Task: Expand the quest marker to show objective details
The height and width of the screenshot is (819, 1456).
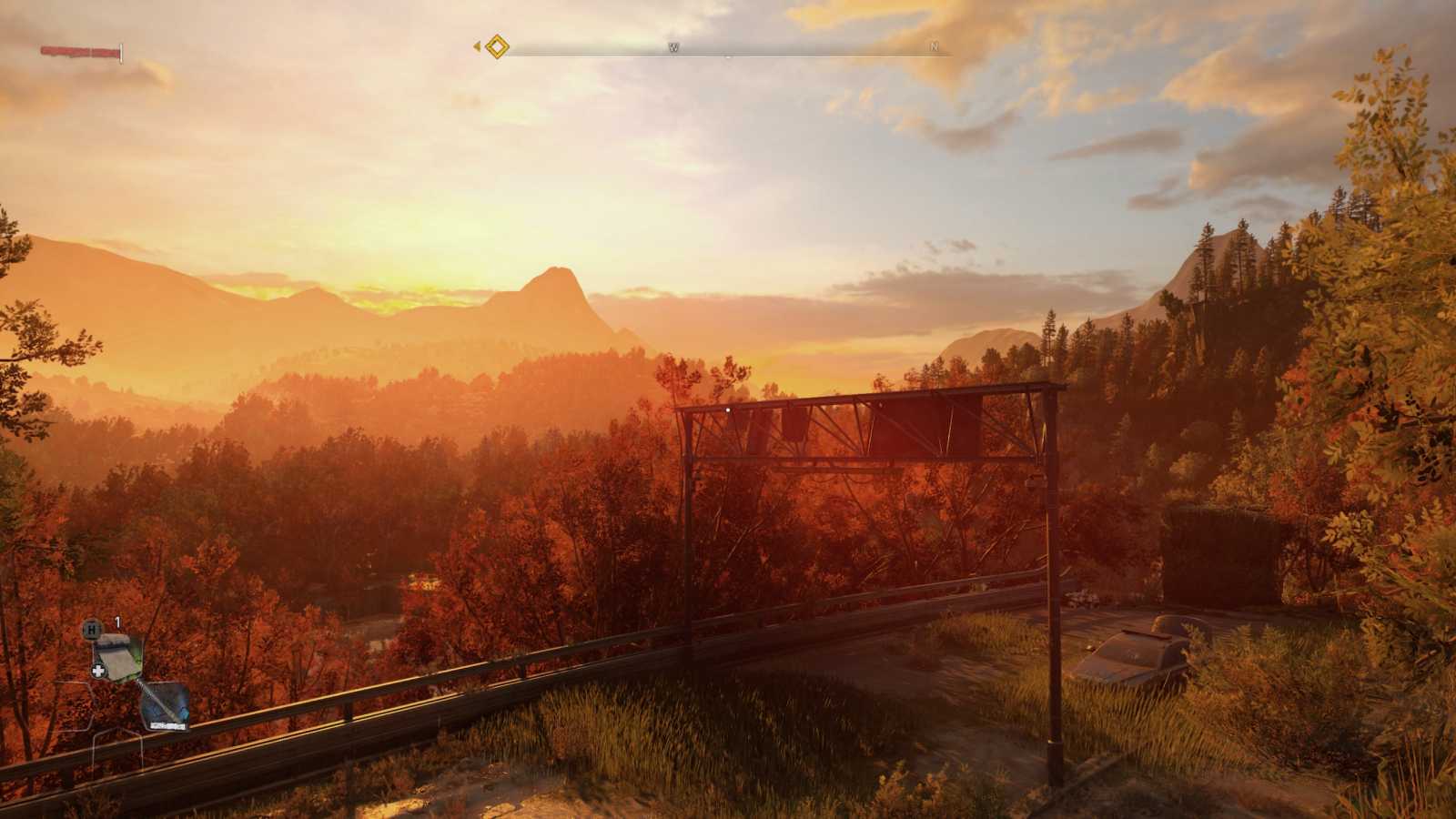Action: click(496, 47)
